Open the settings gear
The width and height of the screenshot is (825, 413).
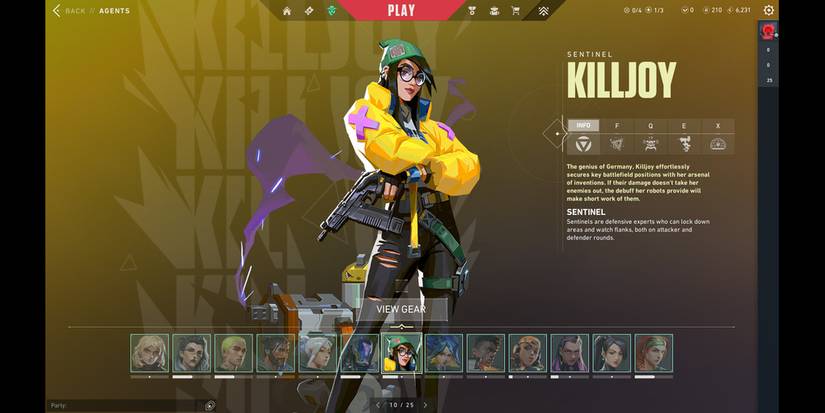point(768,11)
